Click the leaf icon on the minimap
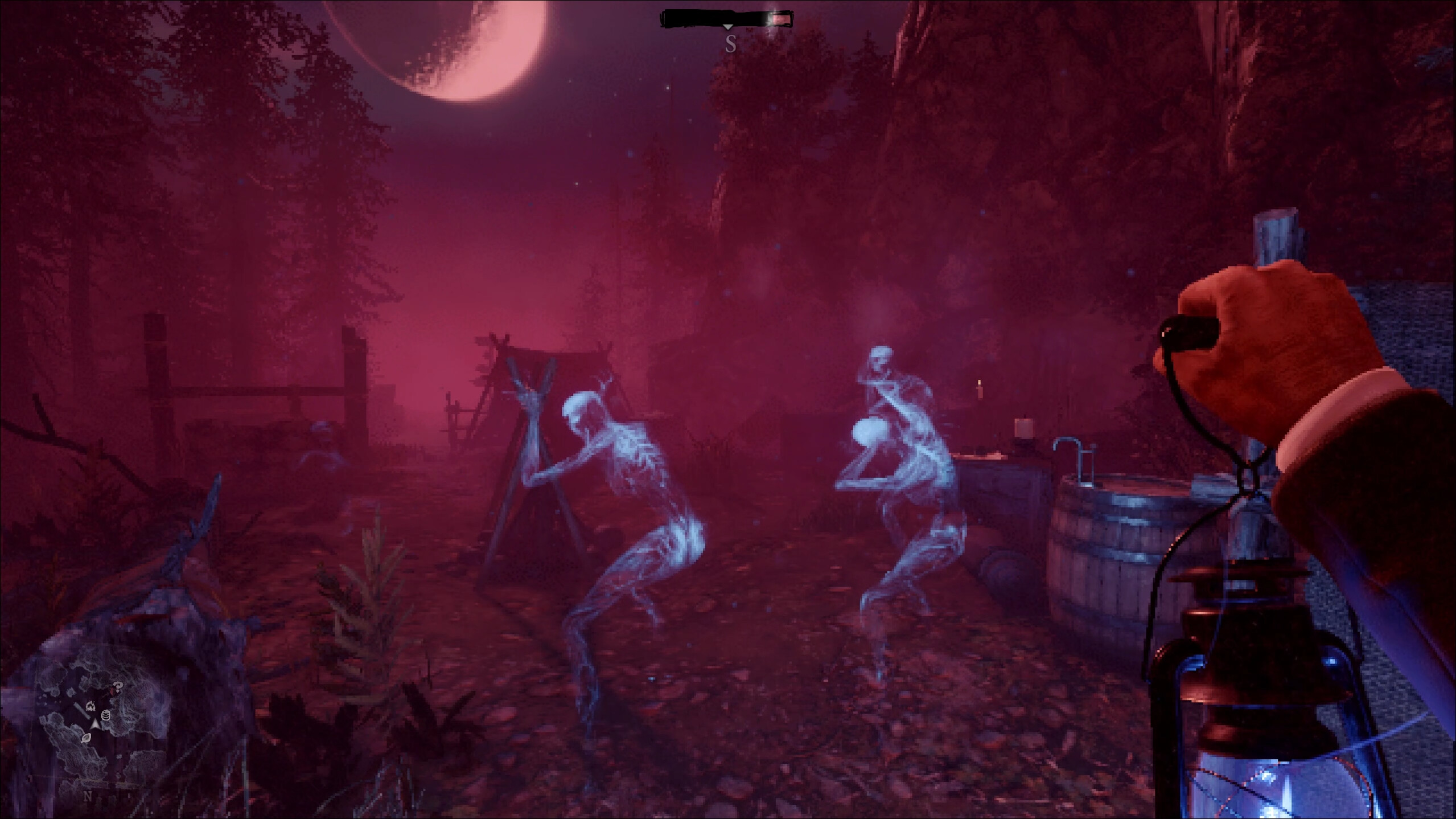 [87, 739]
